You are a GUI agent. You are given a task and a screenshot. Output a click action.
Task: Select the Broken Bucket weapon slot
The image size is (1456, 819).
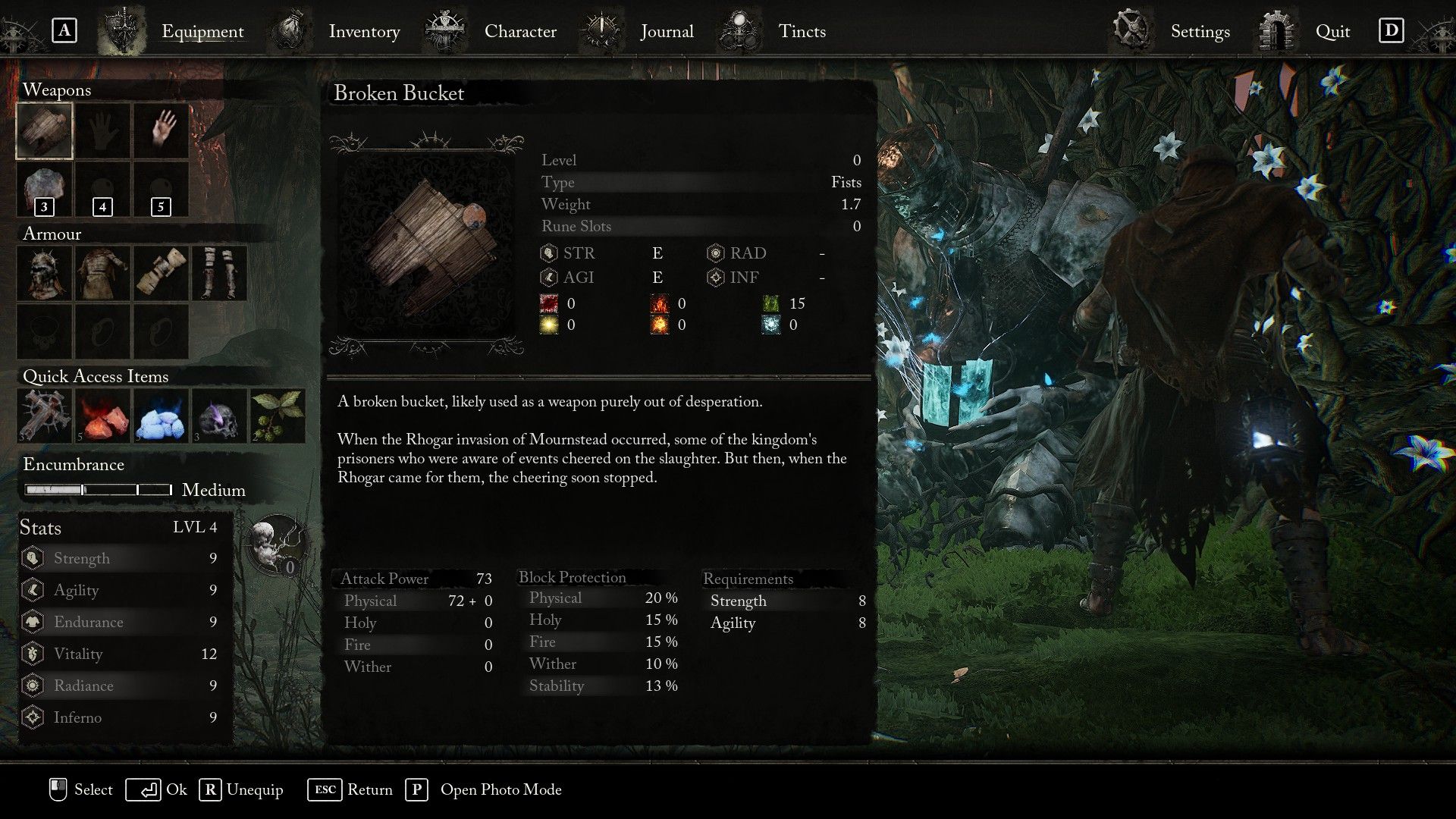(x=43, y=130)
